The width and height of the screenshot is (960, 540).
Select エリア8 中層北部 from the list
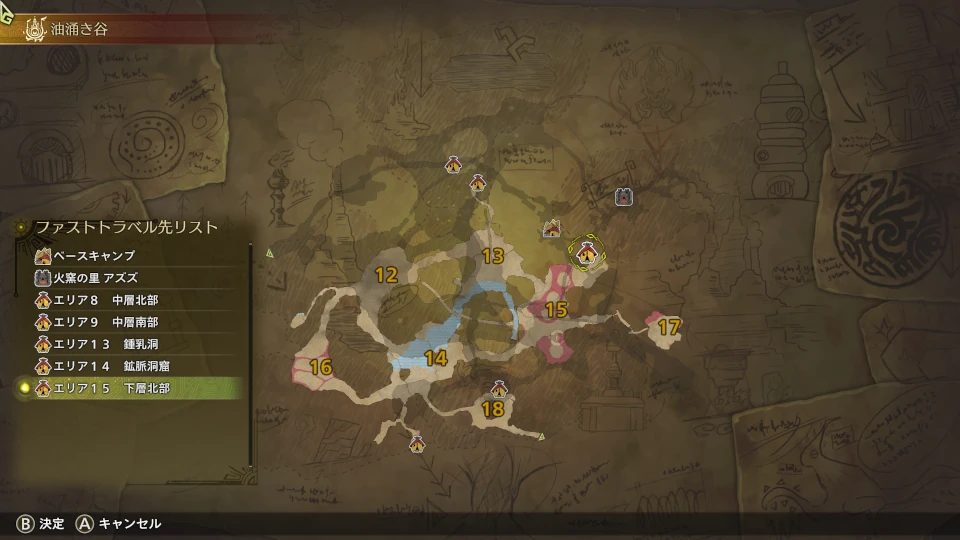point(110,299)
